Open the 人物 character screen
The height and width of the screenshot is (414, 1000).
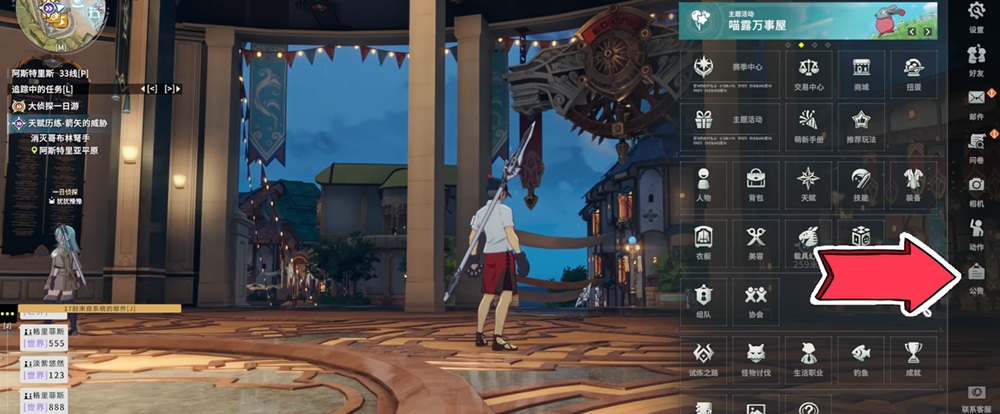[x=704, y=185]
